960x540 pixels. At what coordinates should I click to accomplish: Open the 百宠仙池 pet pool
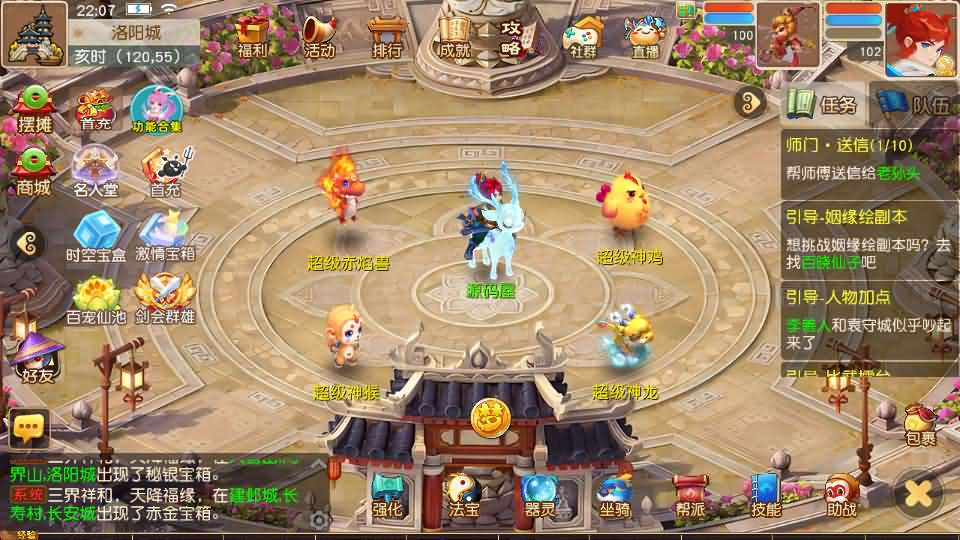coord(95,298)
